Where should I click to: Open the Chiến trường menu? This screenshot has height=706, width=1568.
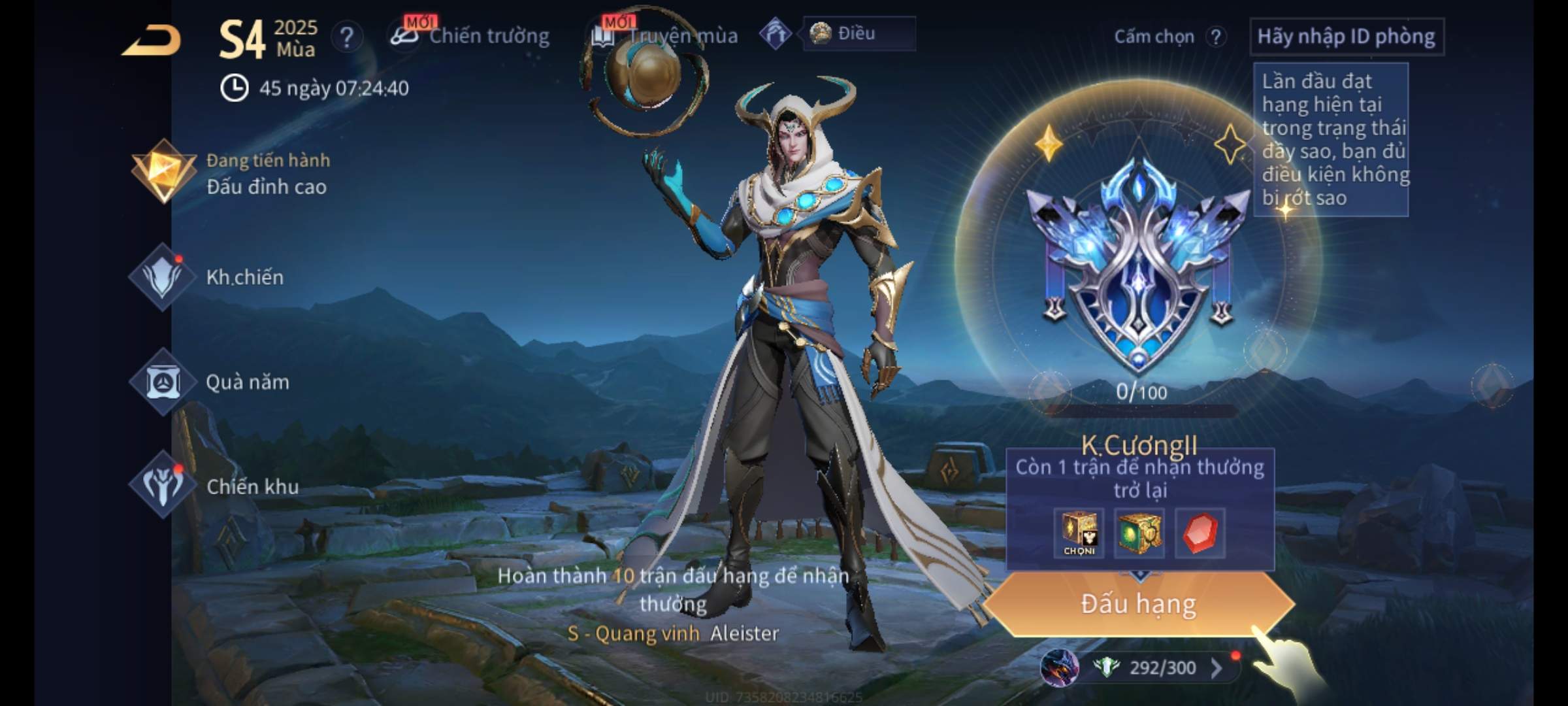pyautogui.click(x=470, y=36)
